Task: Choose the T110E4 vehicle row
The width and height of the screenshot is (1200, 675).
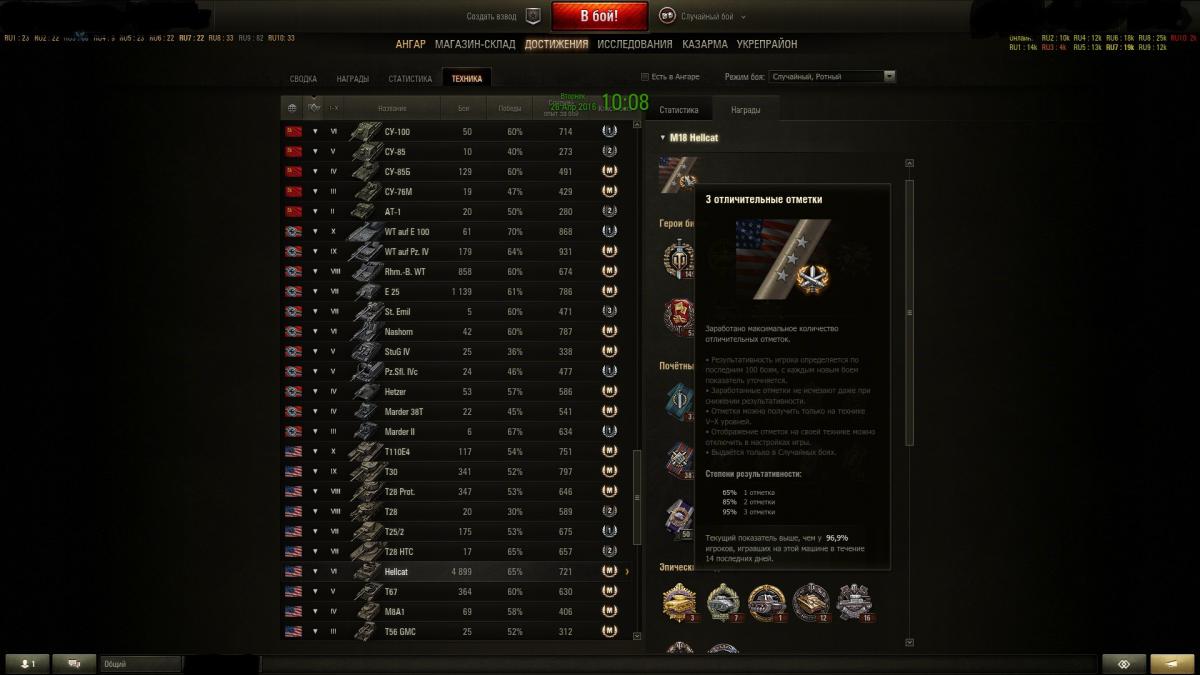Action: pyautogui.click(x=458, y=451)
